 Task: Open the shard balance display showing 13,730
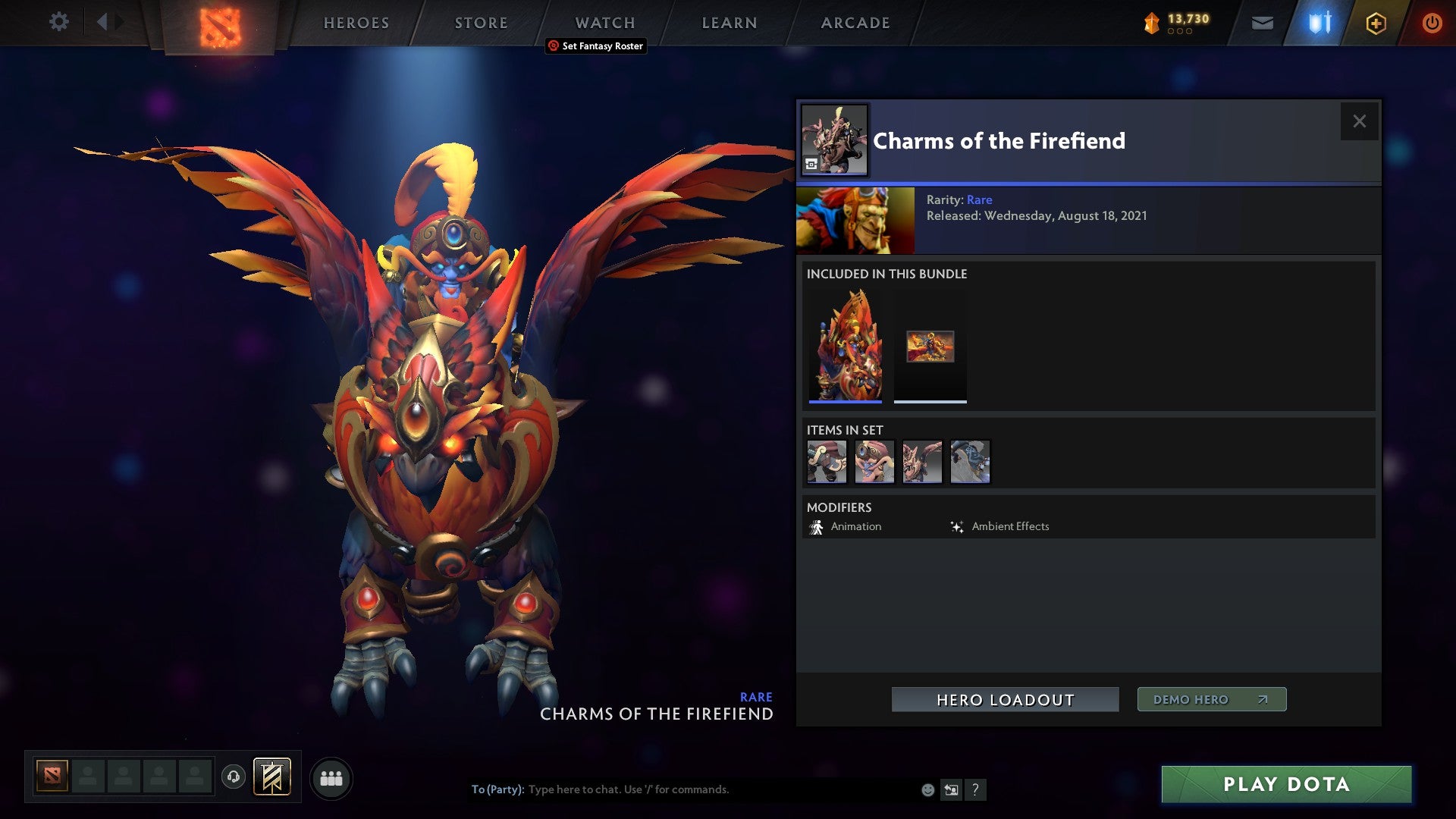pyautogui.click(x=1181, y=22)
